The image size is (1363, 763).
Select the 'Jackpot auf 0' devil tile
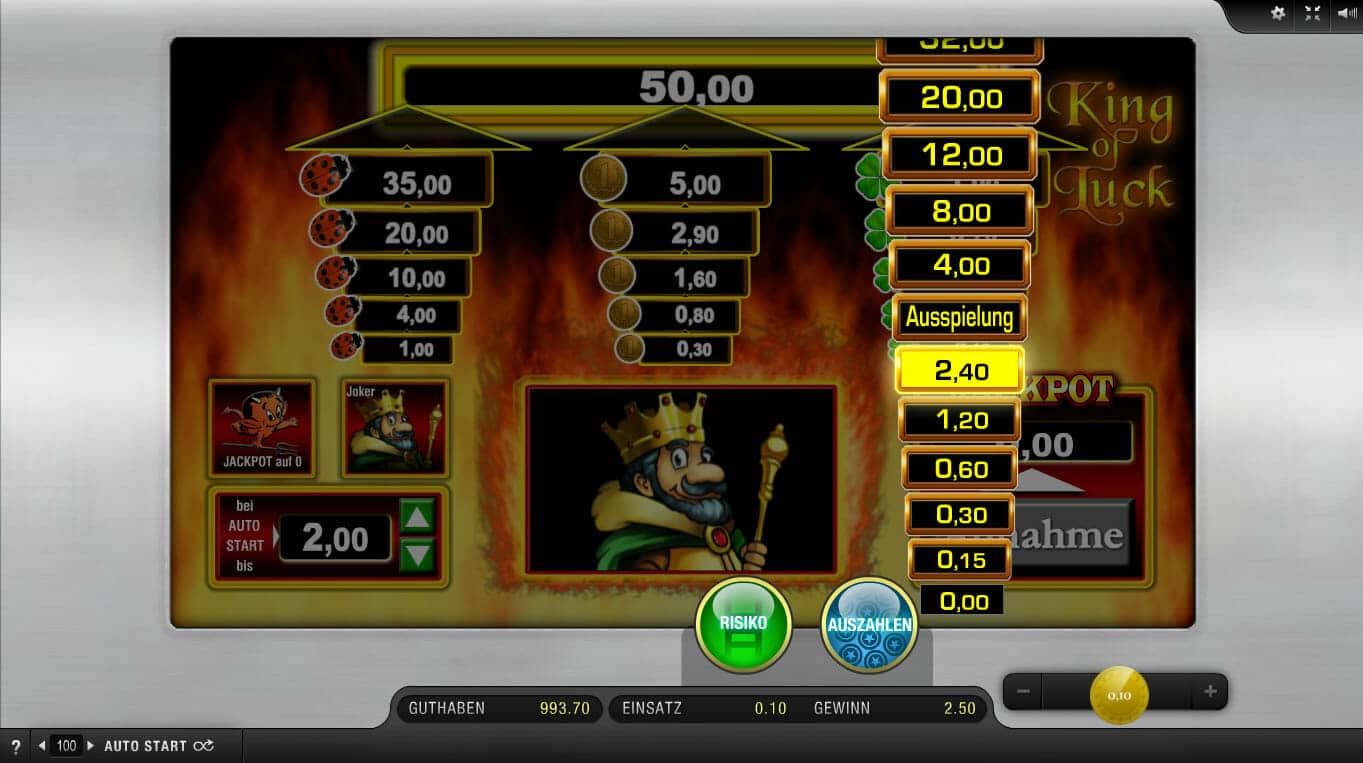click(x=262, y=427)
